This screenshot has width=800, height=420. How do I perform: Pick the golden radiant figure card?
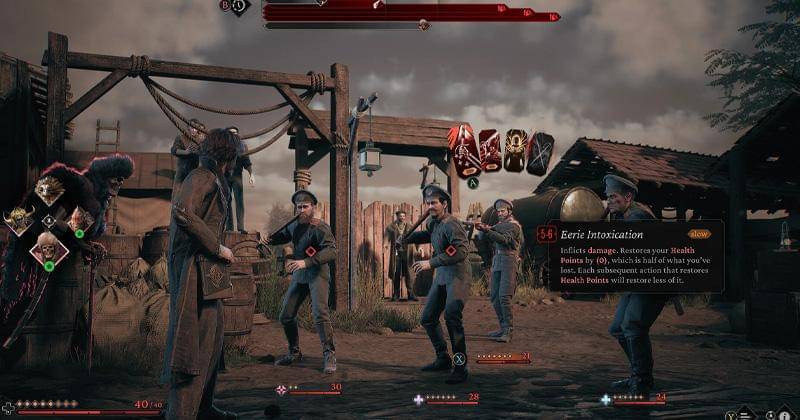515,151
